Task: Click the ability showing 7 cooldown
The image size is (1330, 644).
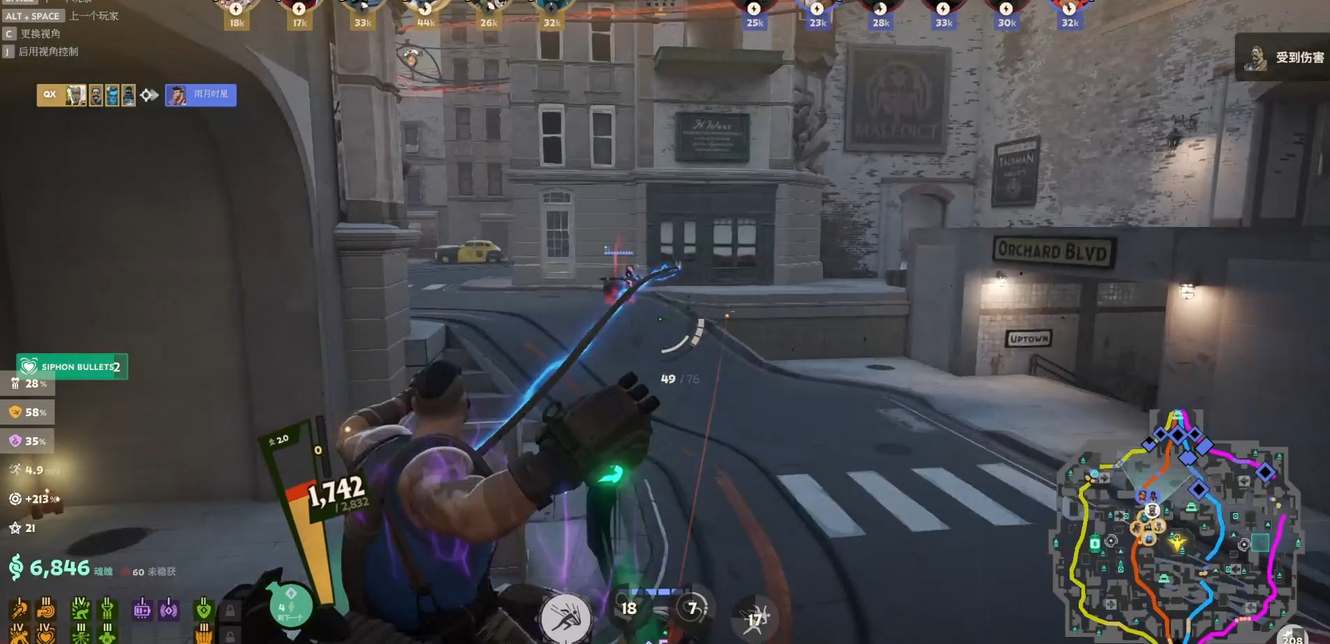Action: click(x=692, y=608)
